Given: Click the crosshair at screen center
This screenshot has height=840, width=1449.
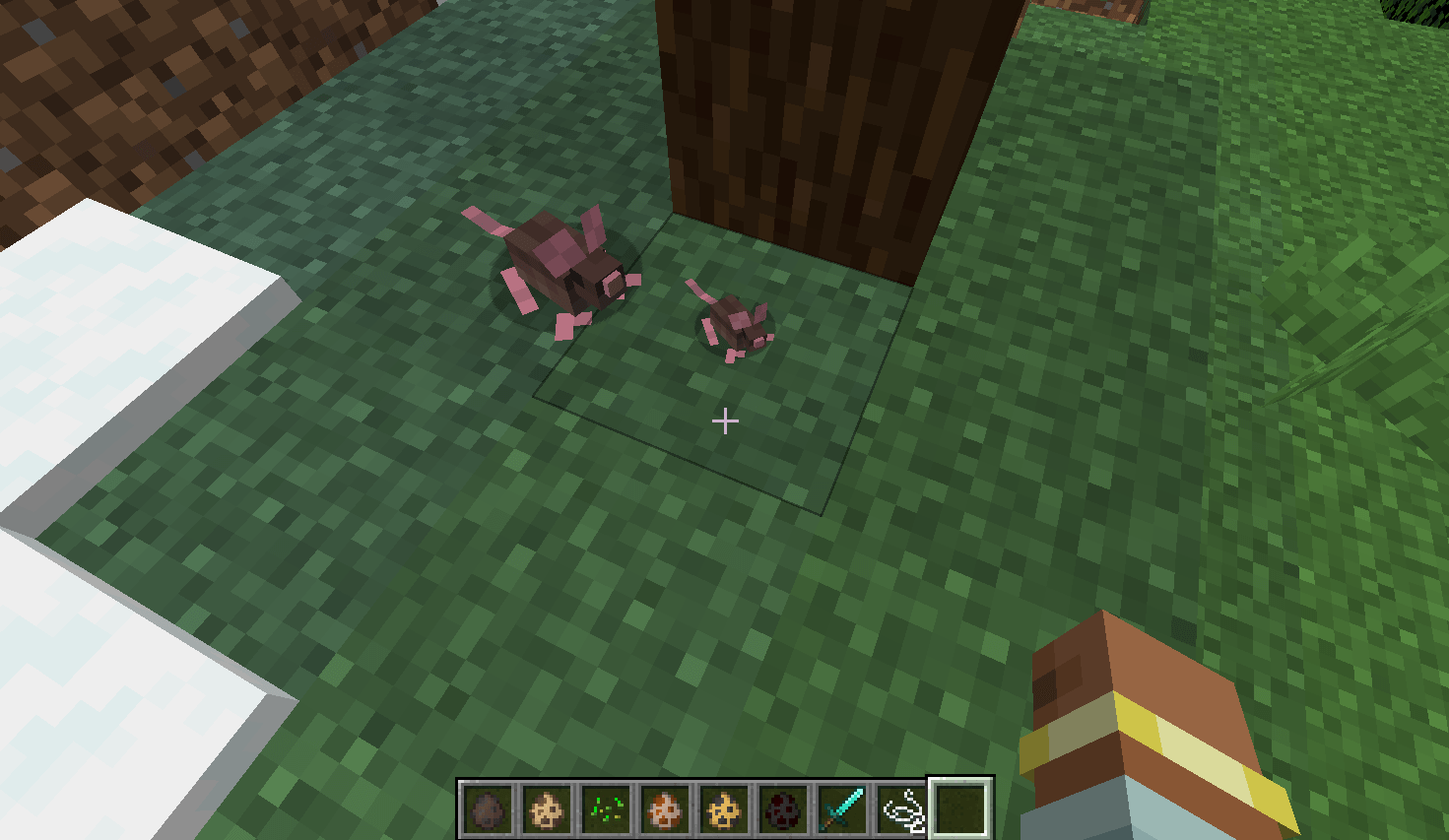Looking at the screenshot, I should (x=726, y=421).
